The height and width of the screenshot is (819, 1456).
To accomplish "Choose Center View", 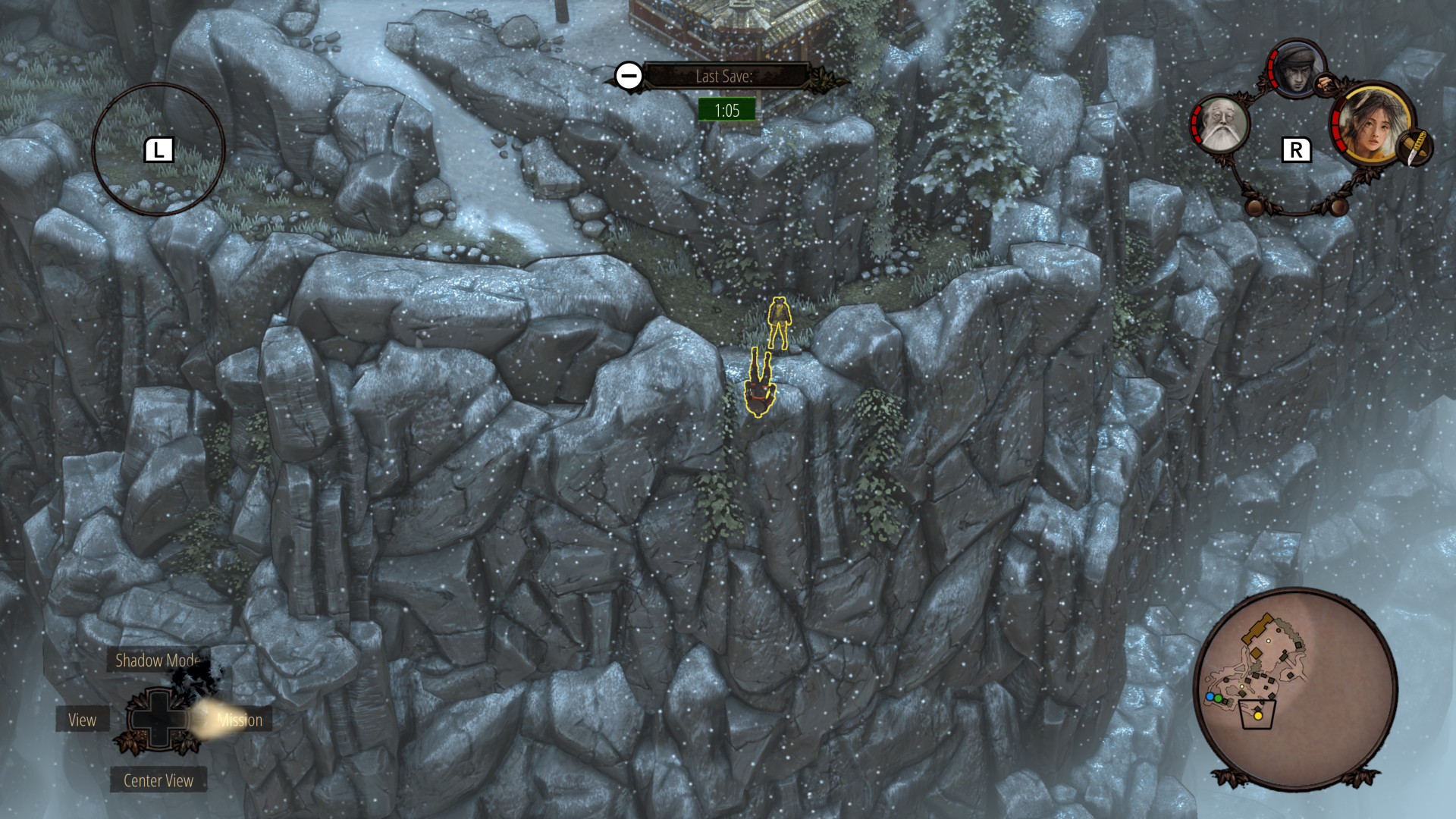I will point(158,780).
